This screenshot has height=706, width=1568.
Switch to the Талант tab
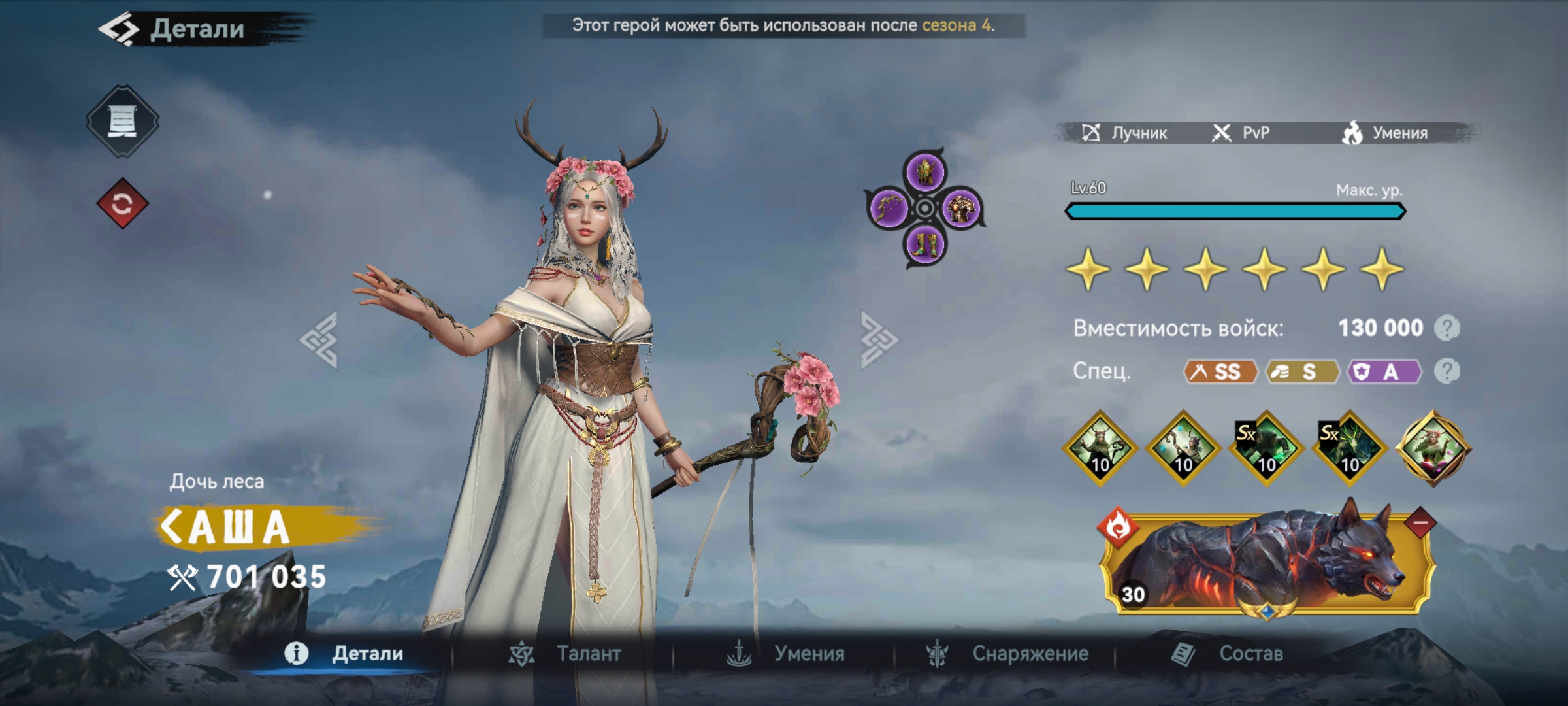tap(566, 654)
